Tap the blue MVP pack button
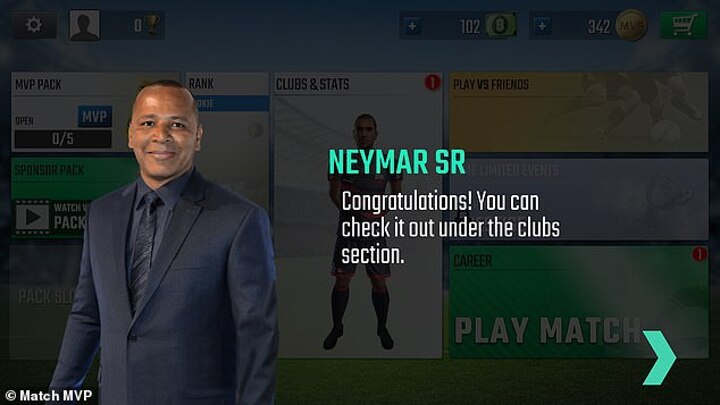Screen dimensions: 720x405 click(x=95, y=117)
